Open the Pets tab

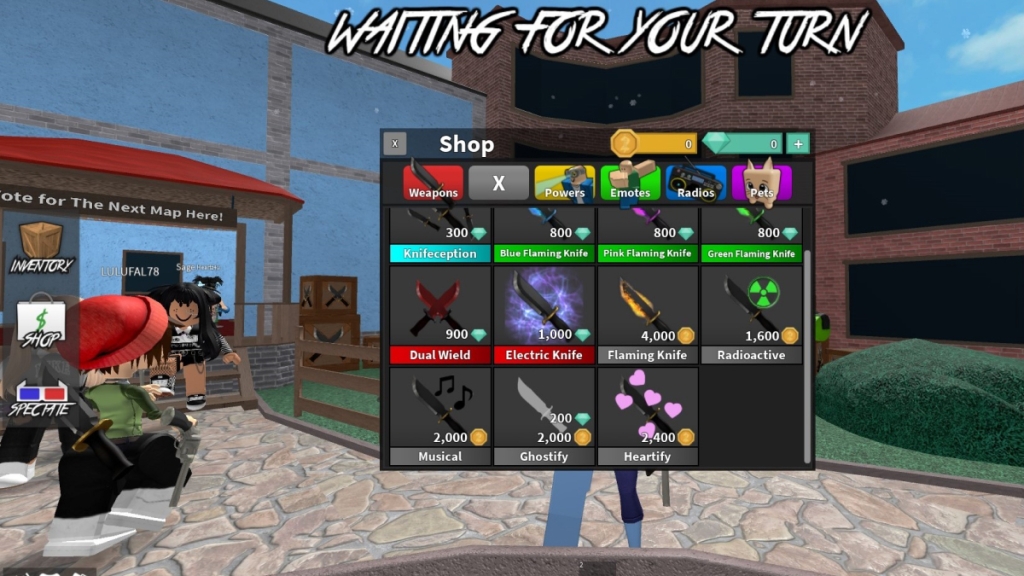click(x=762, y=183)
